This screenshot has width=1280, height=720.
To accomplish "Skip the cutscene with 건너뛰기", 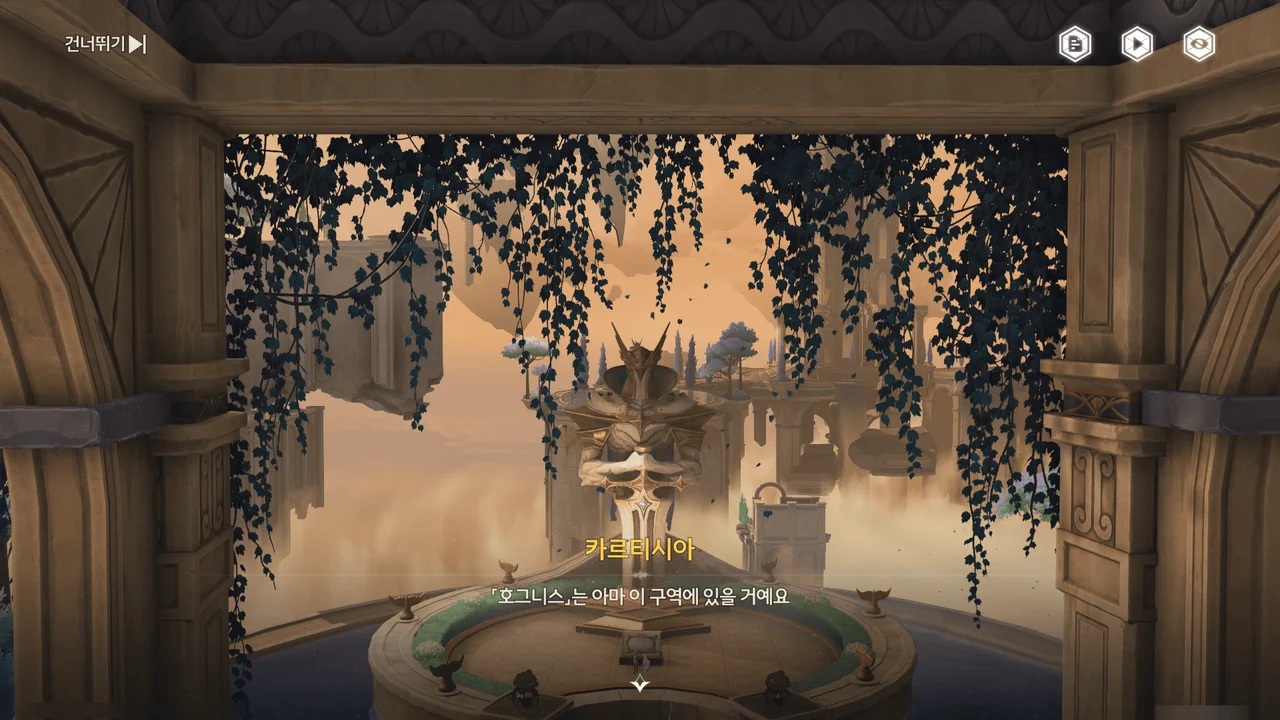I will coord(106,44).
